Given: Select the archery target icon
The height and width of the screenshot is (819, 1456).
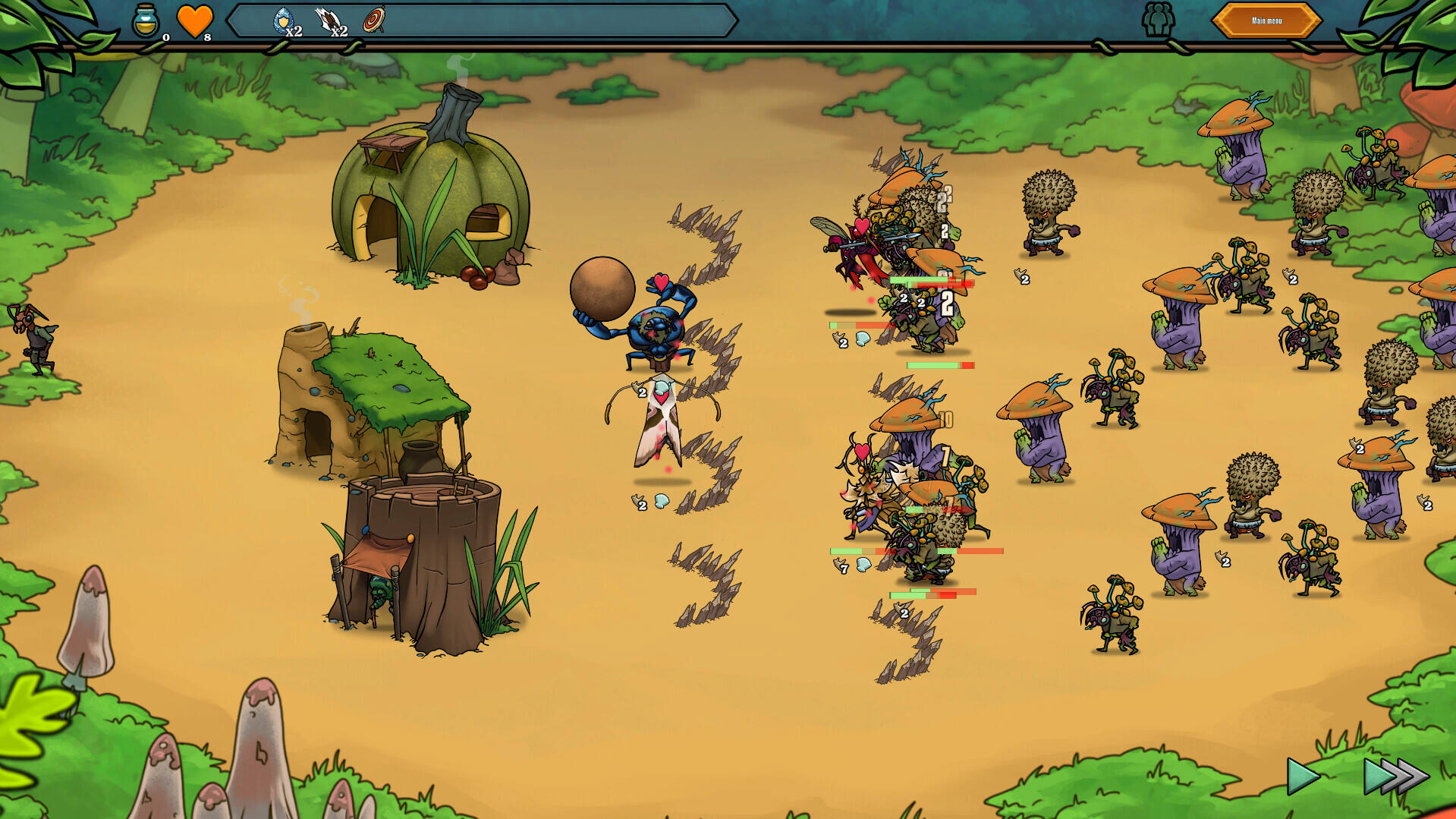Looking at the screenshot, I should 374,20.
